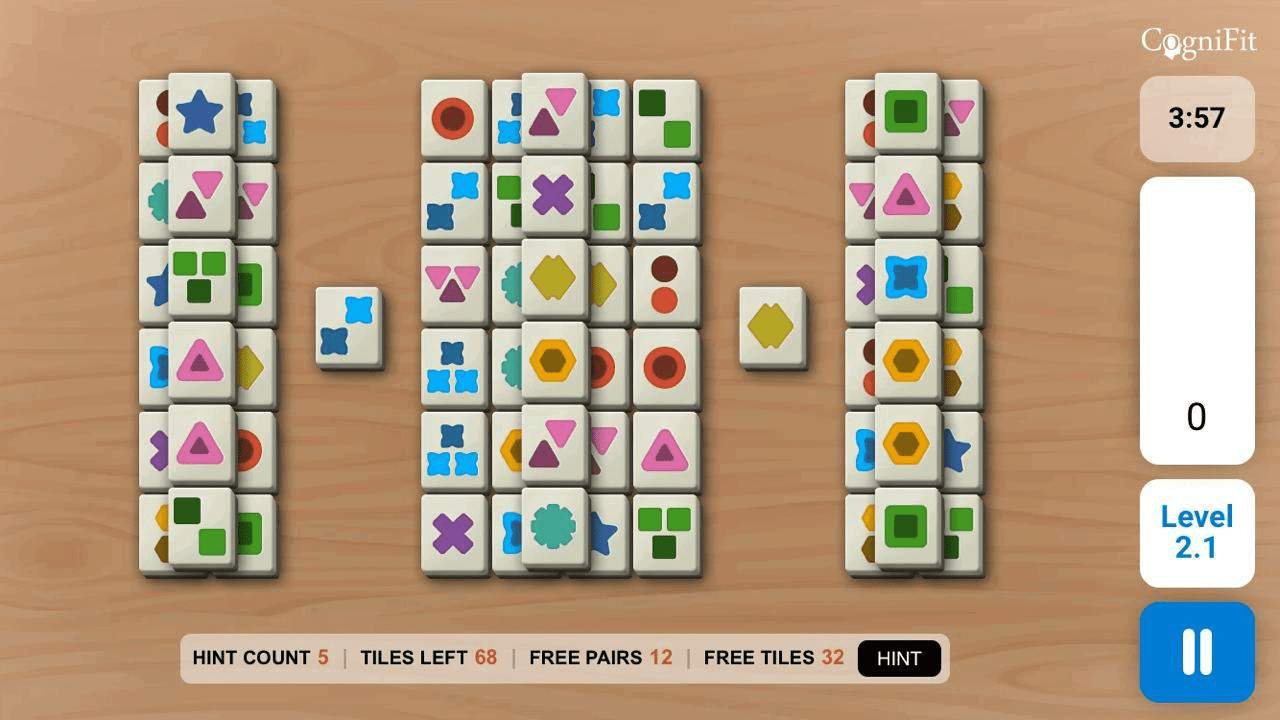
Task: Pause the game with the blue button
Action: pos(1197,652)
